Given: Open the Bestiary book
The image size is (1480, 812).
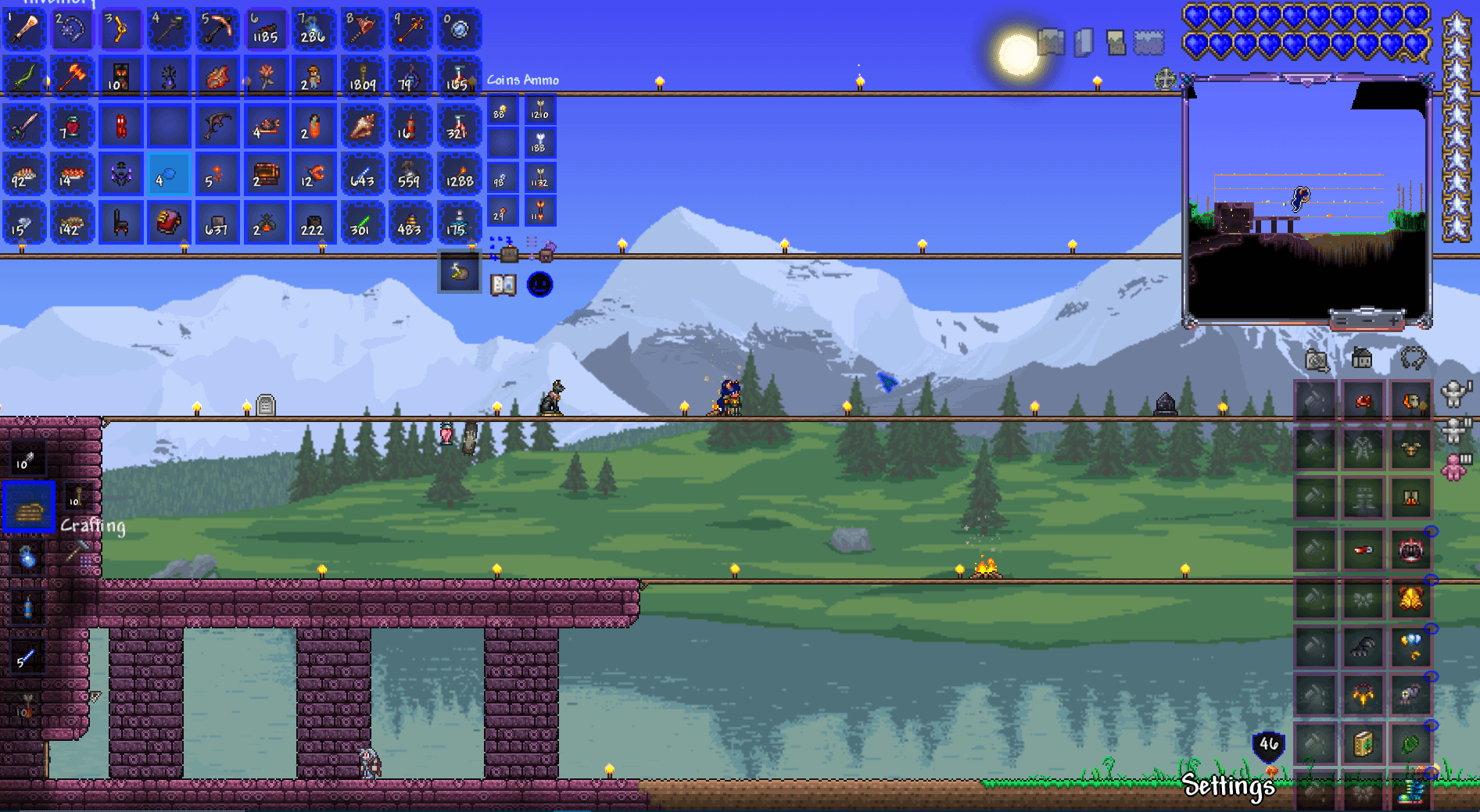Looking at the screenshot, I should [503, 284].
